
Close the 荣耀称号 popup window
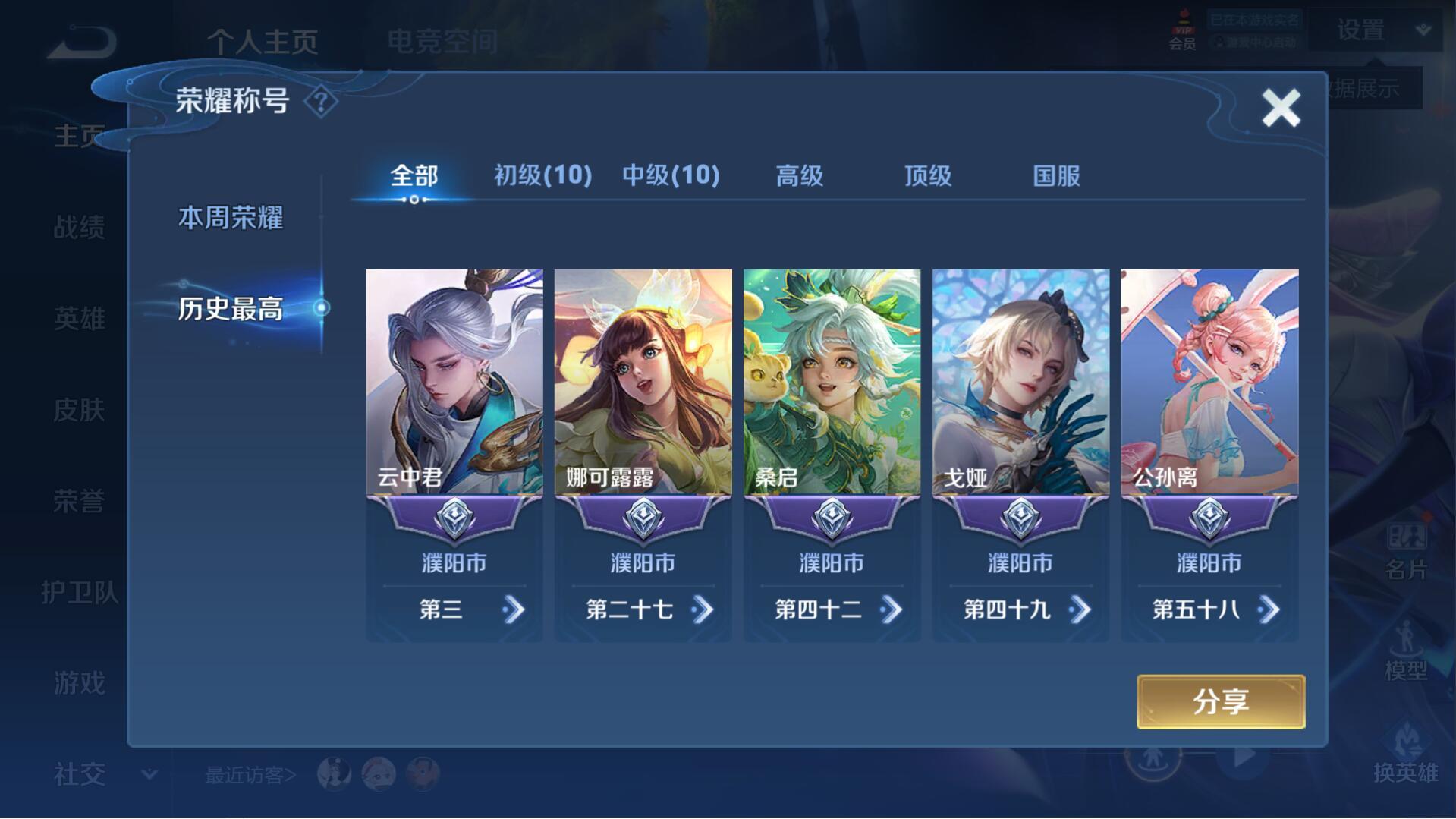pos(1281,108)
